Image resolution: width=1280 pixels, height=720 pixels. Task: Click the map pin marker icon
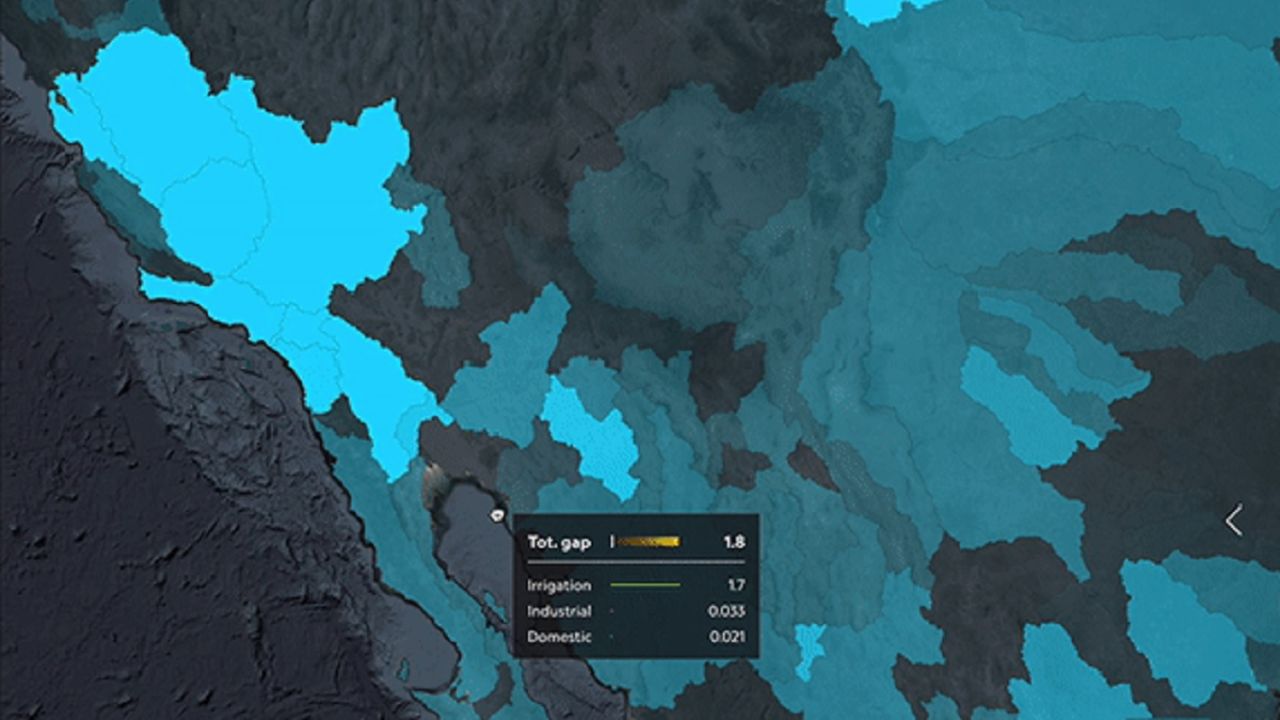click(x=498, y=513)
